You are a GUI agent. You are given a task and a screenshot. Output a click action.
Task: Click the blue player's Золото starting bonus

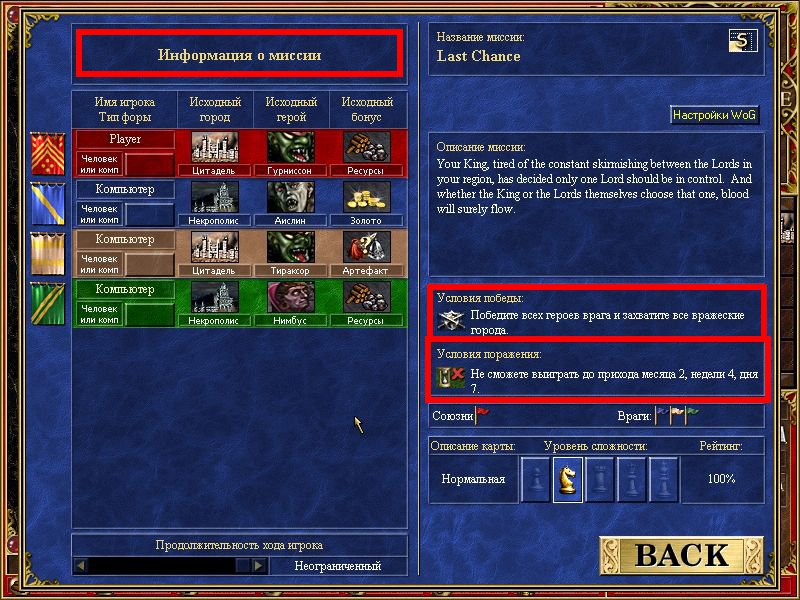tap(366, 198)
